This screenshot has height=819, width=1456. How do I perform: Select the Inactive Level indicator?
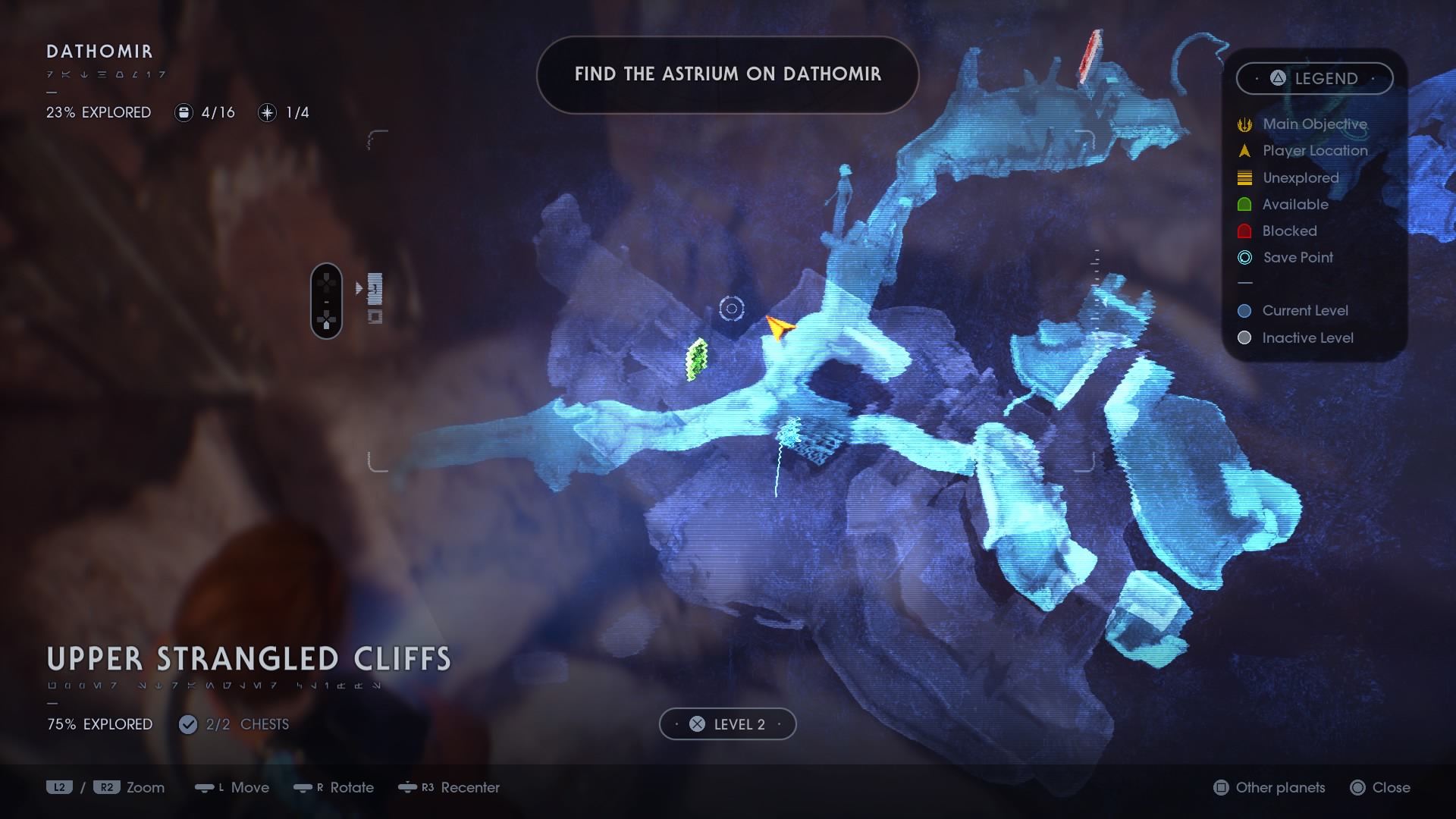tap(1244, 337)
